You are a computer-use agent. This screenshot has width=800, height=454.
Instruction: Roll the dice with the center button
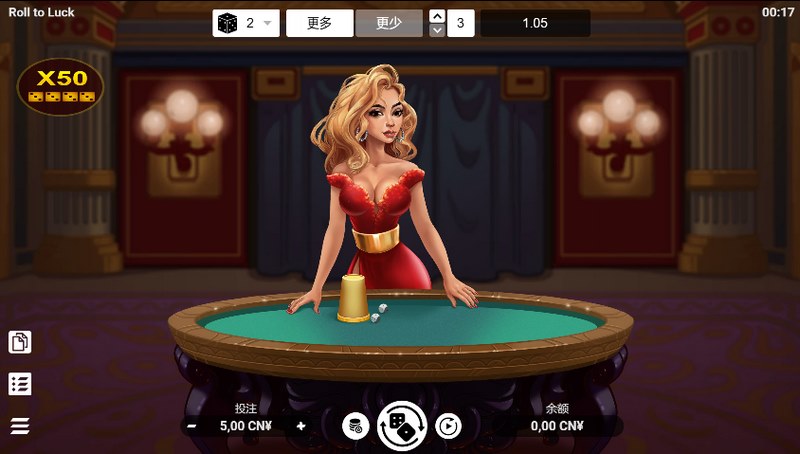point(402,426)
